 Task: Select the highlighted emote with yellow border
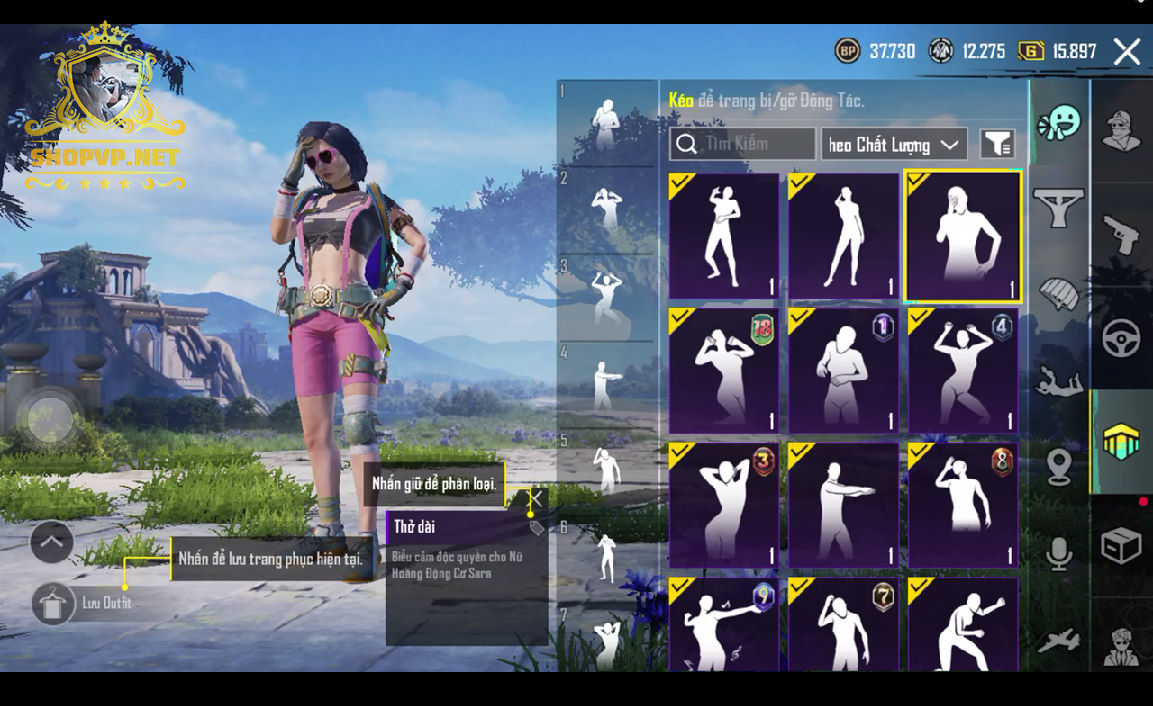(x=963, y=236)
